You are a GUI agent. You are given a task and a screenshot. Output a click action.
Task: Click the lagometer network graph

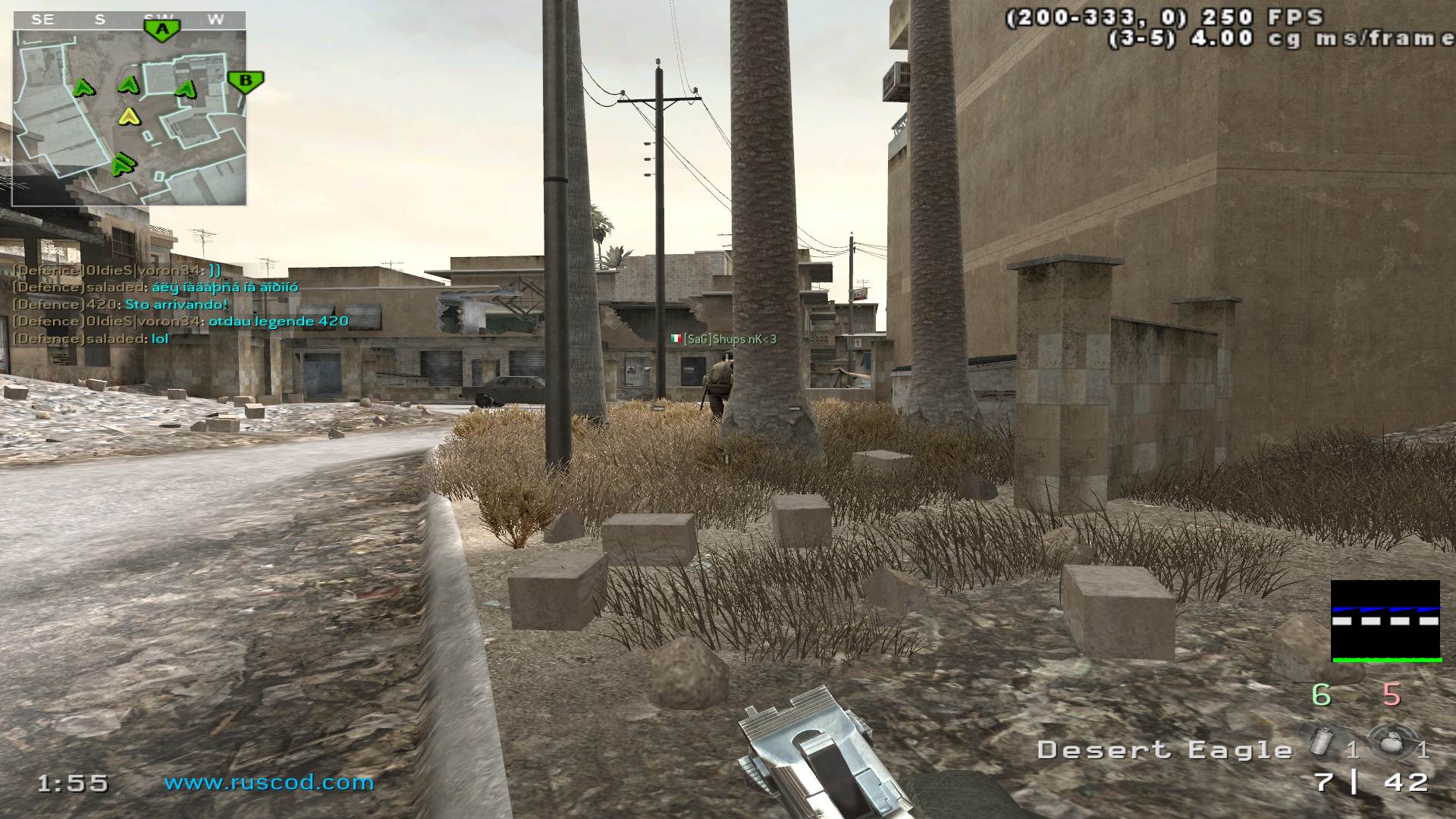pyautogui.click(x=1385, y=621)
